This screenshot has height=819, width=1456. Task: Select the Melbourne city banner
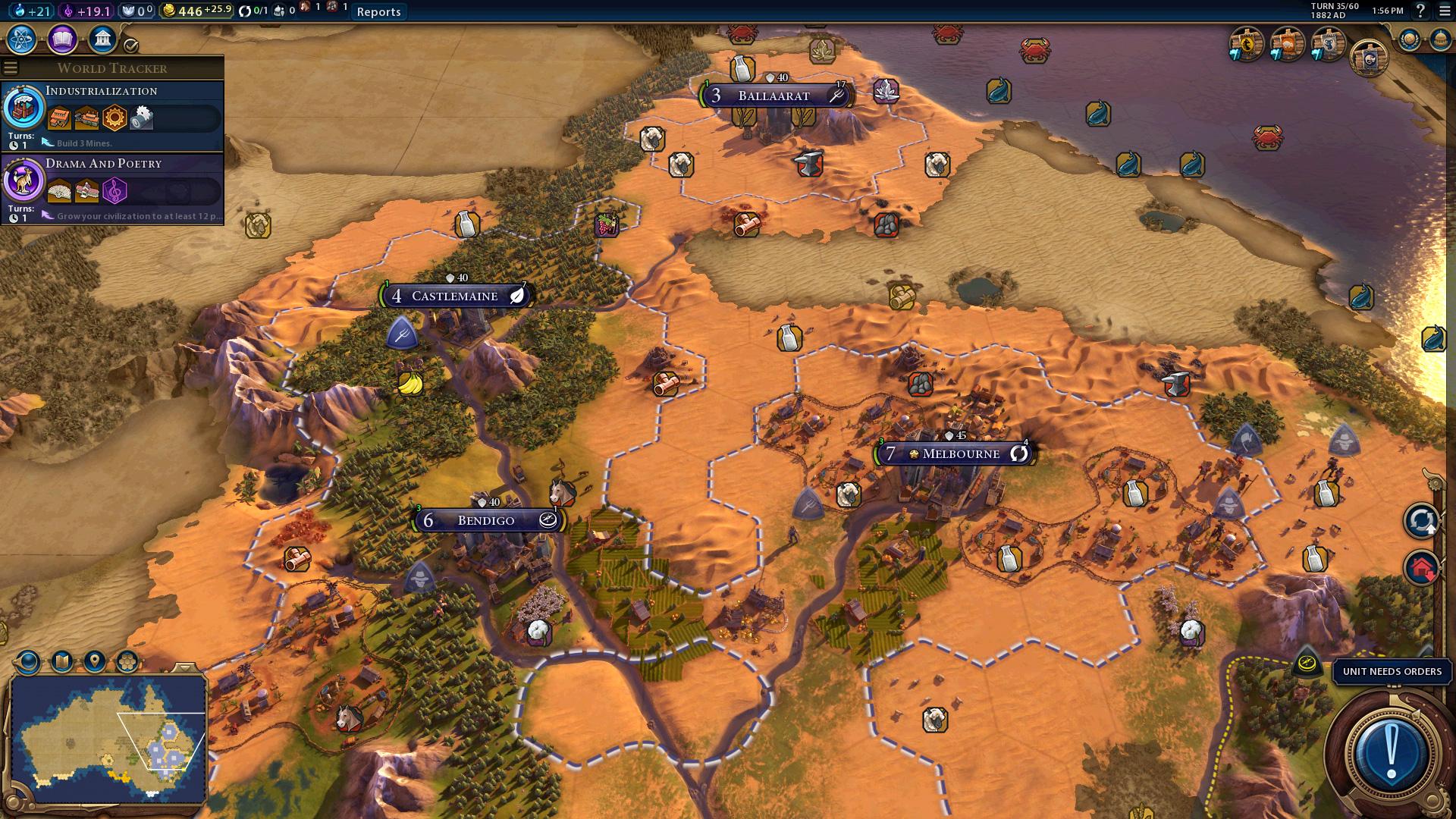(957, 453)
